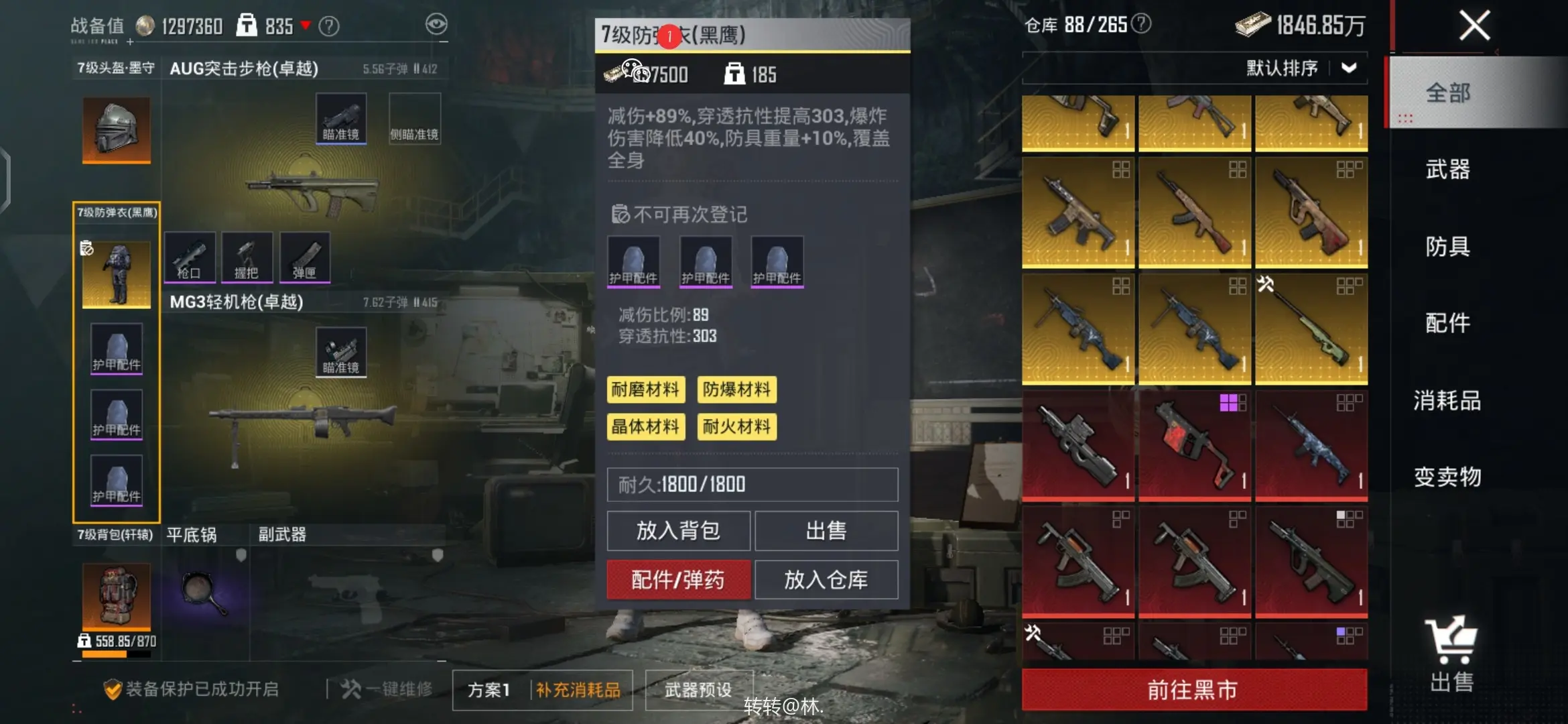Open the 默认排序 sorting dropdown
Image resolution: width=1568 pixels, height=724 pixels.
coord(1301,68)
